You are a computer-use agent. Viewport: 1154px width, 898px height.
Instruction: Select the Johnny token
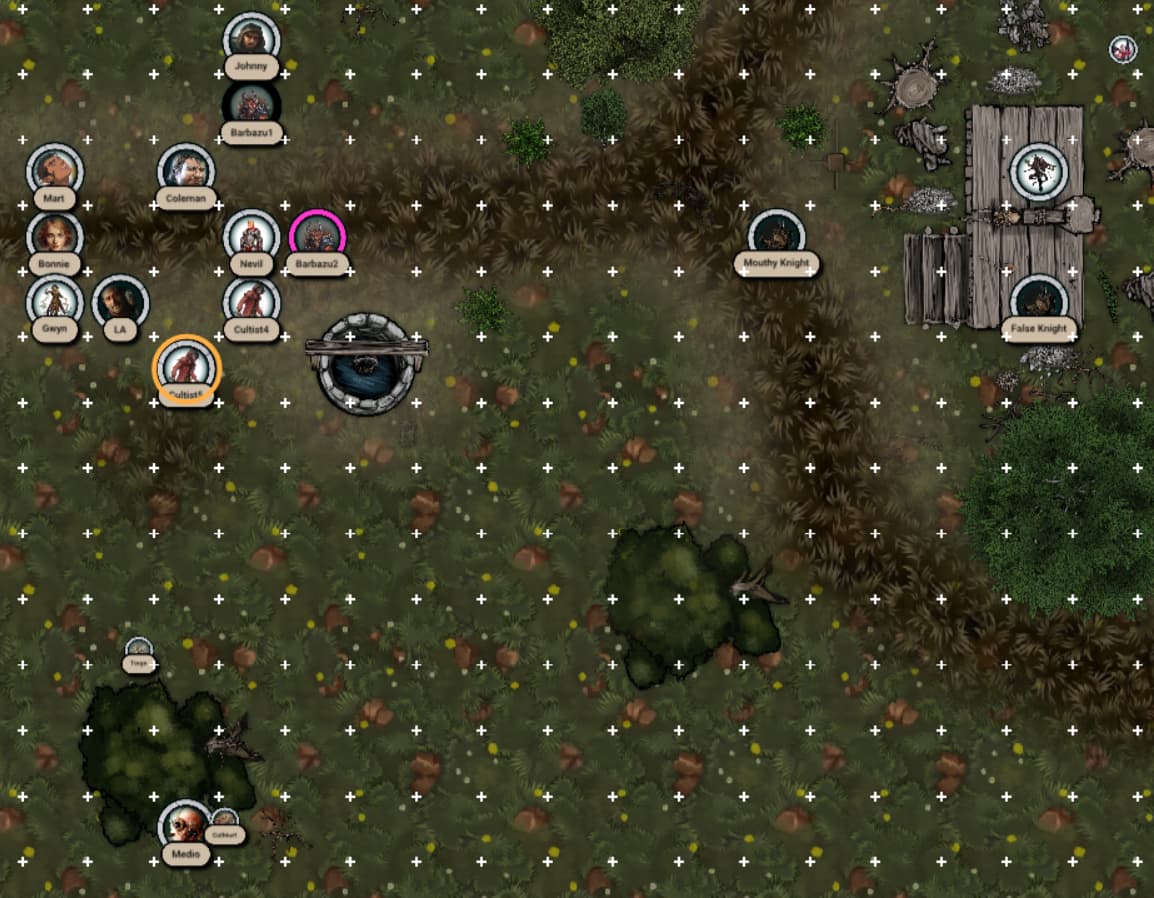(251, 39)
